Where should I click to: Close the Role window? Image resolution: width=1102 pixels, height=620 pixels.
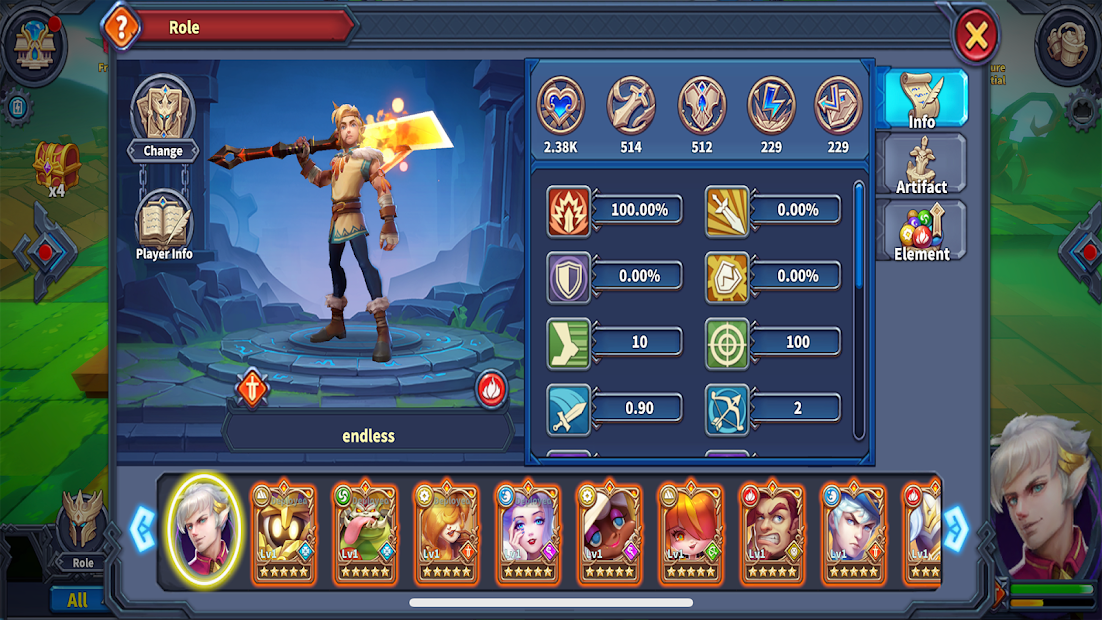coord(975,37)
